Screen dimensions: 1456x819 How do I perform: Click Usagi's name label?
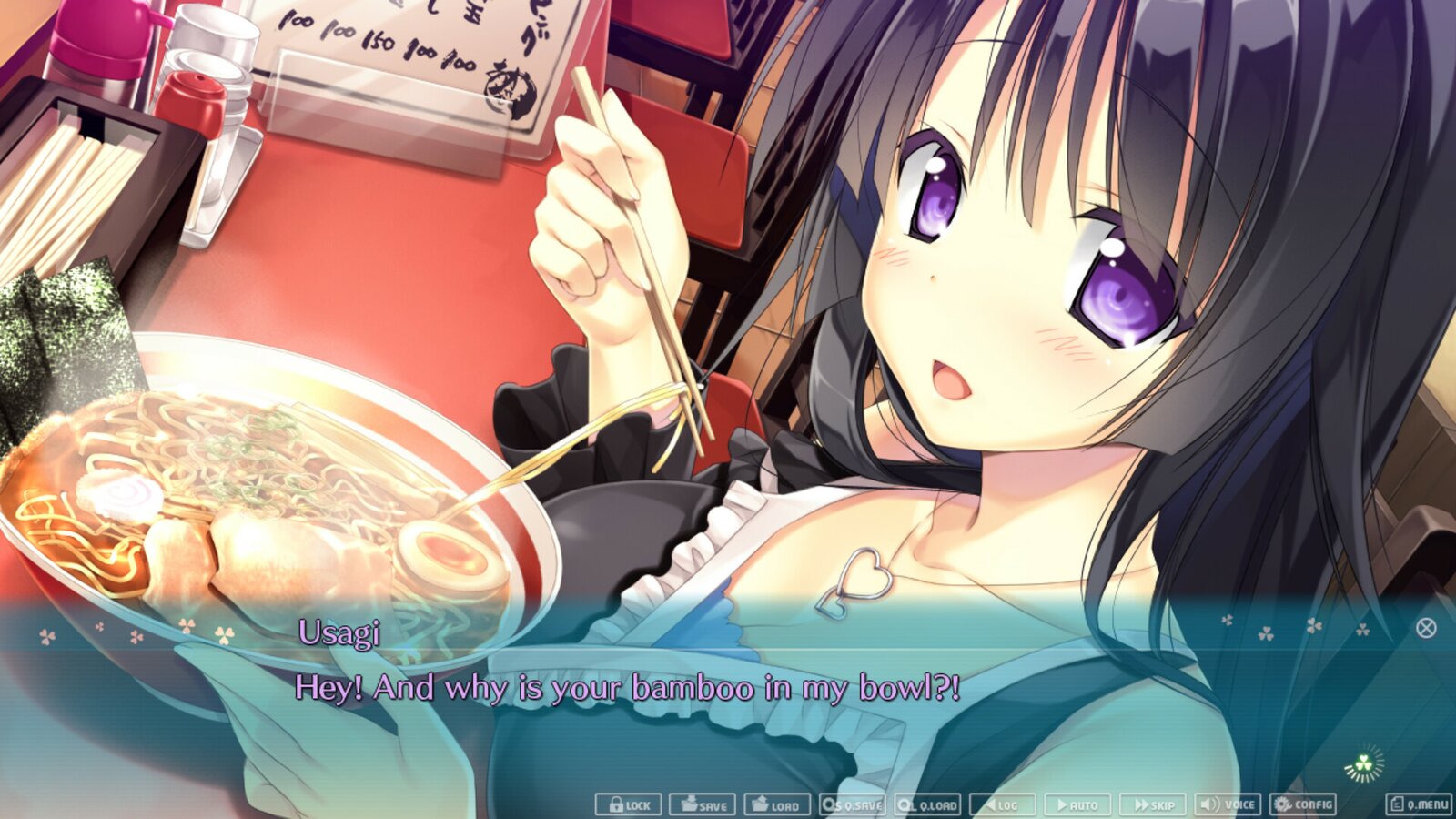[338, 634]
